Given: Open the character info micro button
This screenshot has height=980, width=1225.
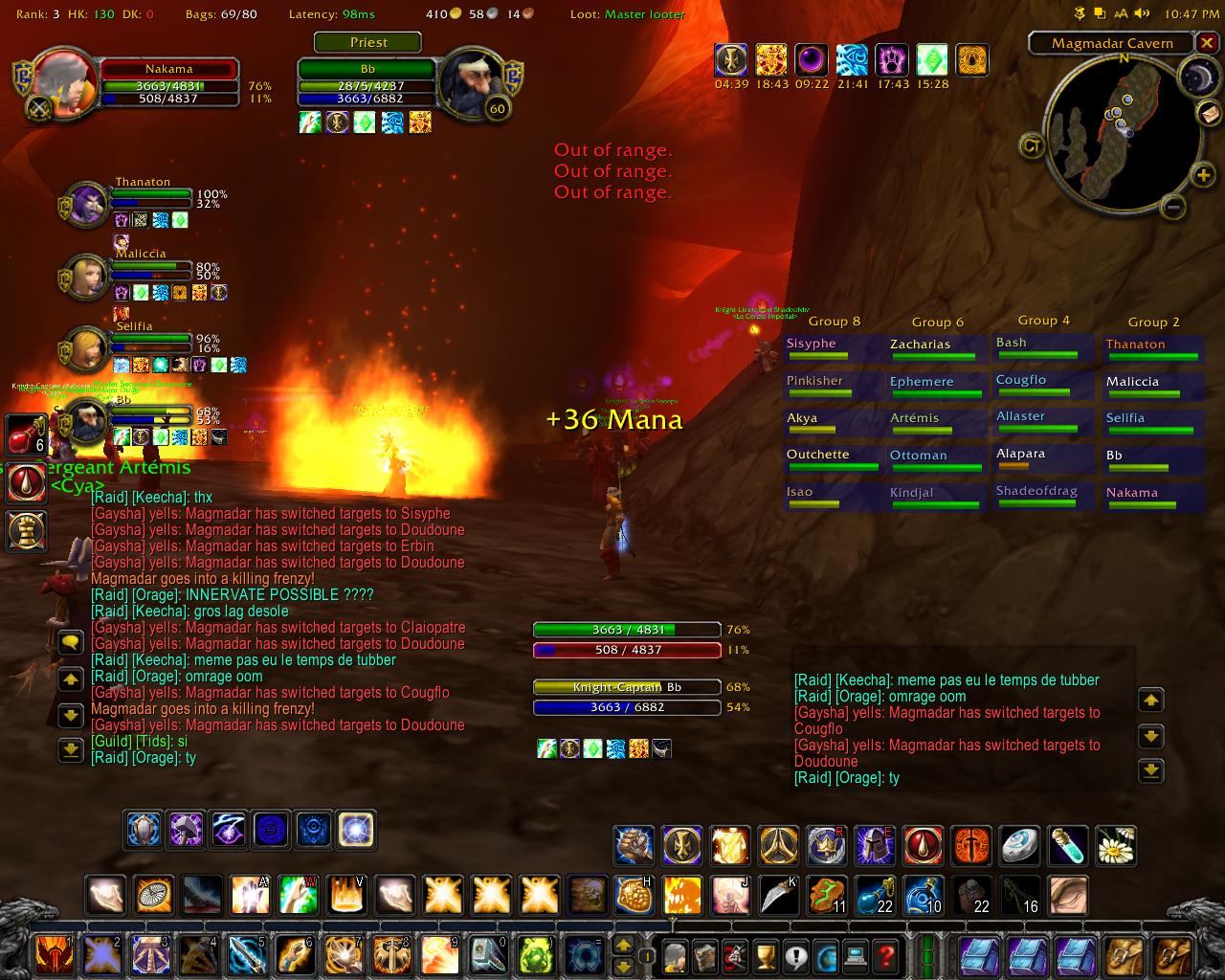Looking at the screenshot, I should click(x=676, y=954).
